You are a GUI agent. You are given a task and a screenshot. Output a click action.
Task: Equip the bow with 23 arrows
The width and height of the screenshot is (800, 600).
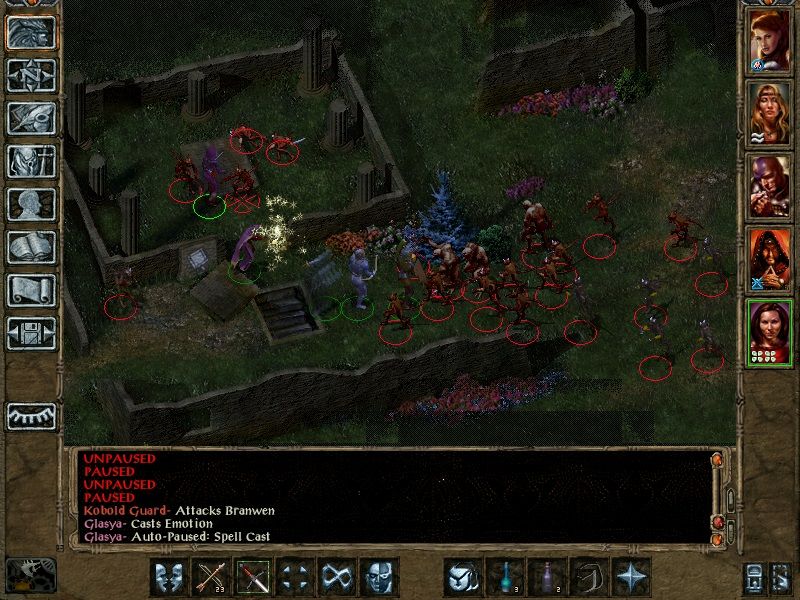[211, 577]
